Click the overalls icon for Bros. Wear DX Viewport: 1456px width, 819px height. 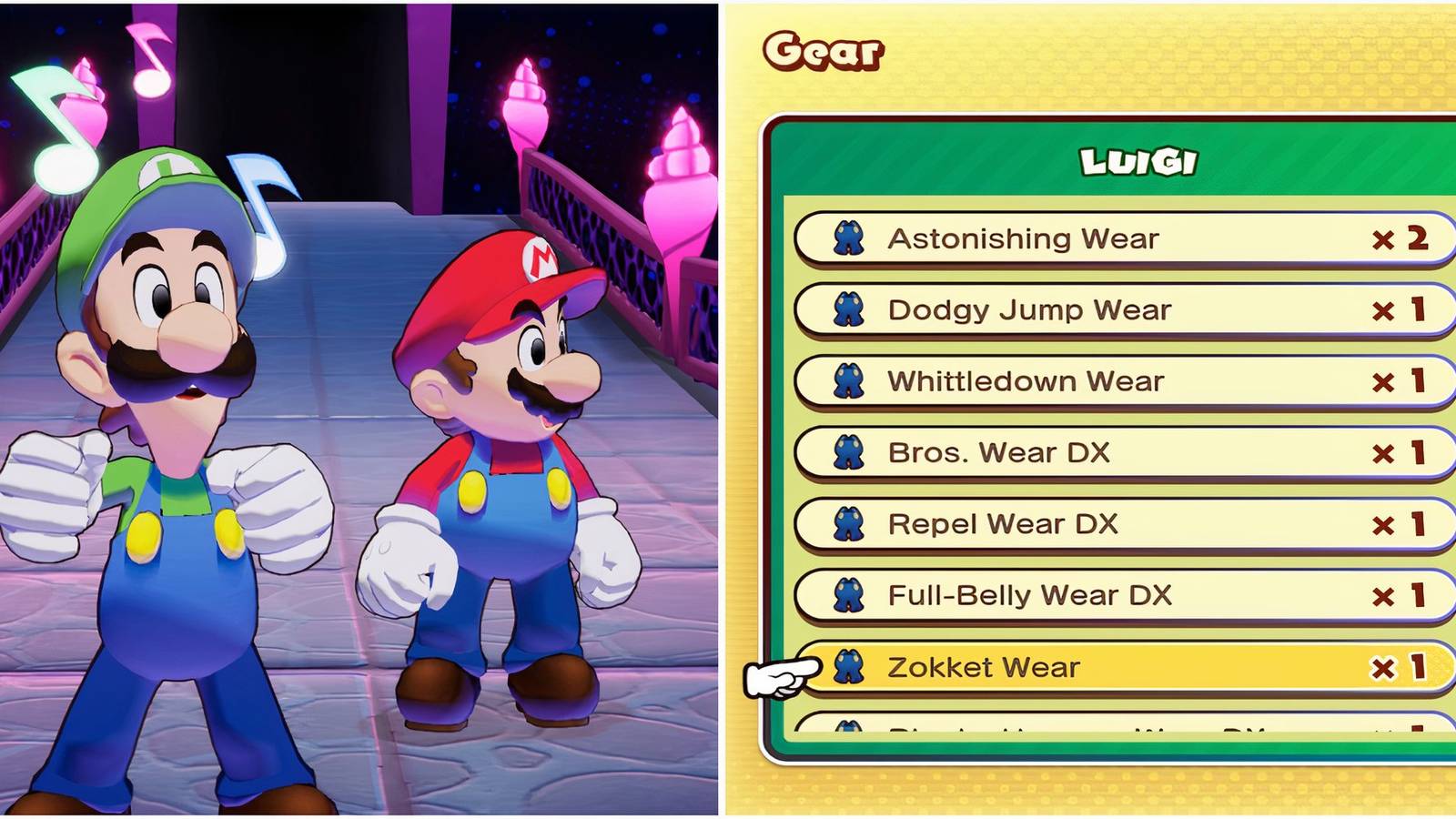850,452
